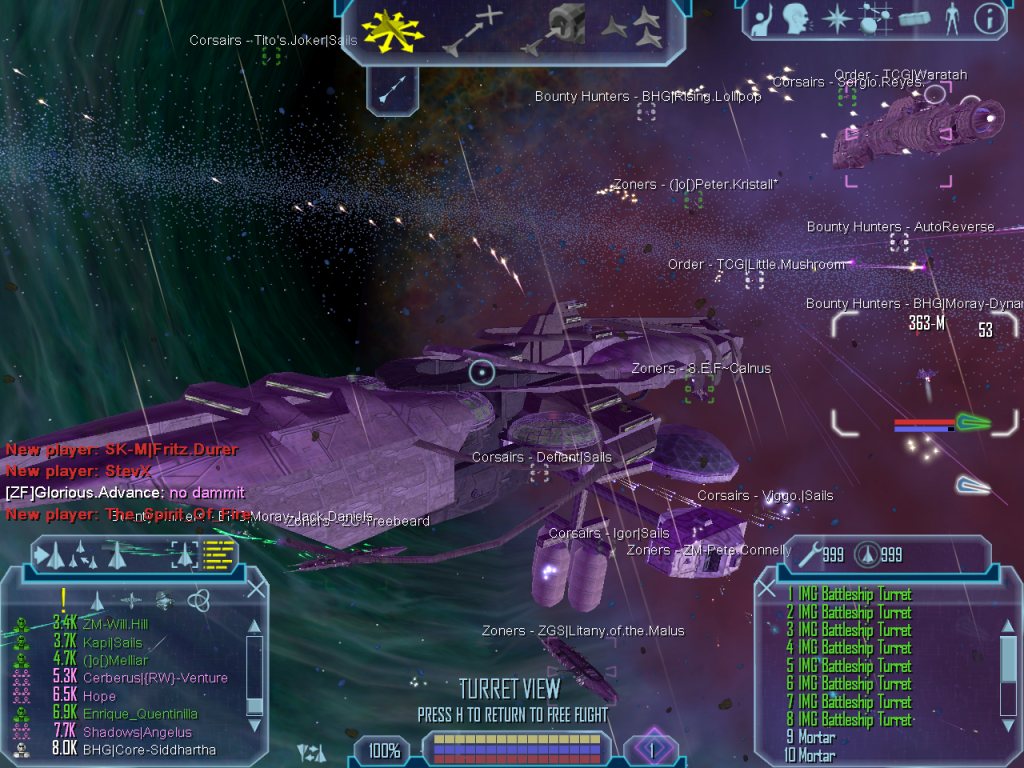Viewport: 1024px width, 768px height.
Task: Select ZM-Will.Hill in the contact list
Action: click(x=114, y=624)
